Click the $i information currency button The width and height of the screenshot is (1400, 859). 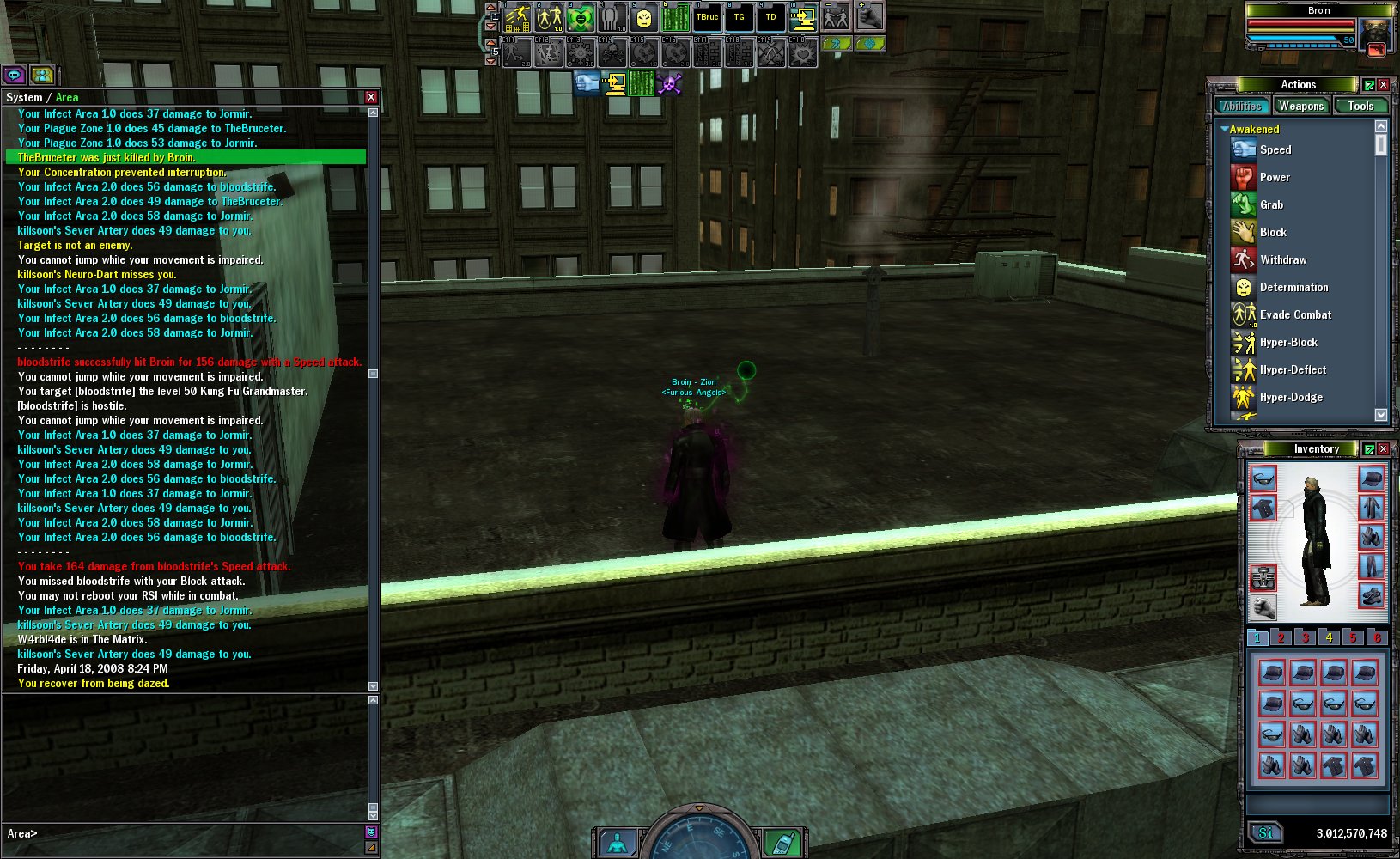pos(1265,832)
